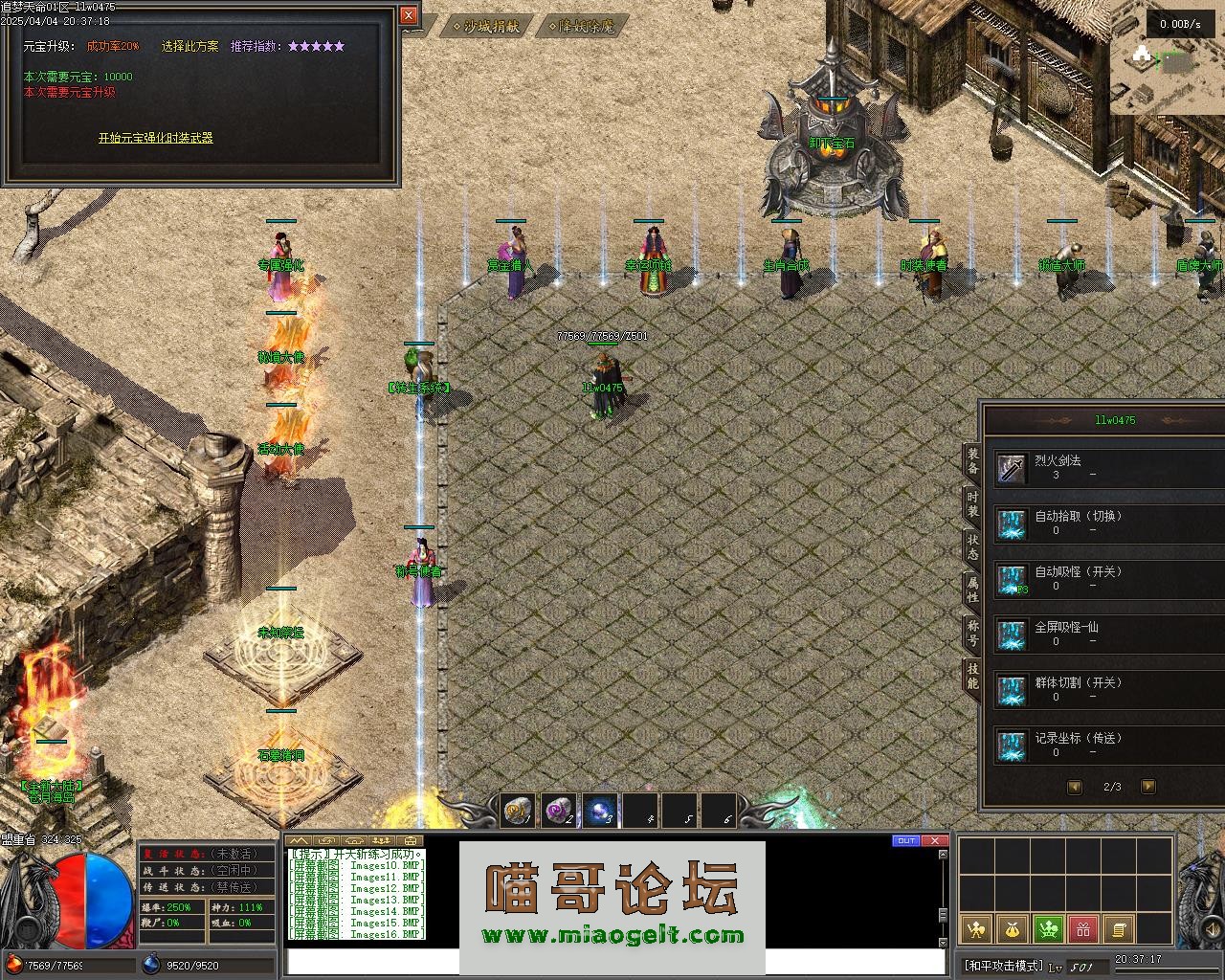Use the blue orb in hotbar slot 3
Screen dimensions: 1225x980
coord(600,811)
